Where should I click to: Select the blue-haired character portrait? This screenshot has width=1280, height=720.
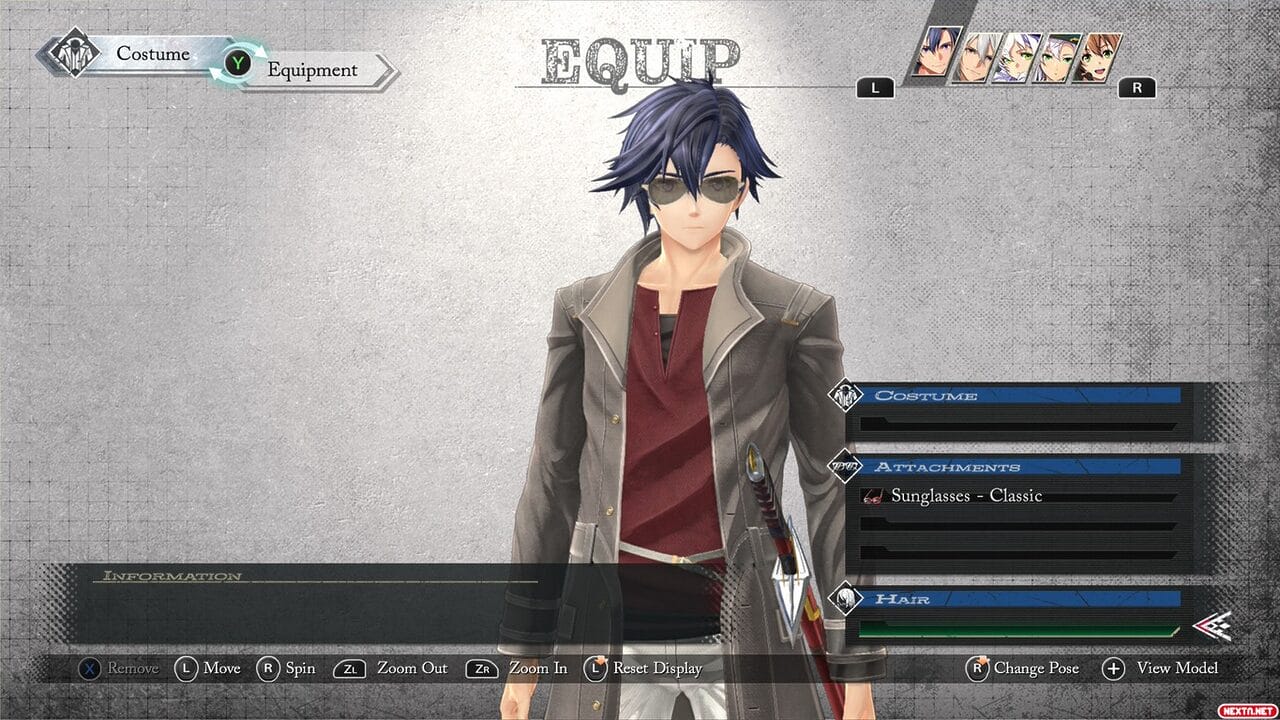coord(937,55)
